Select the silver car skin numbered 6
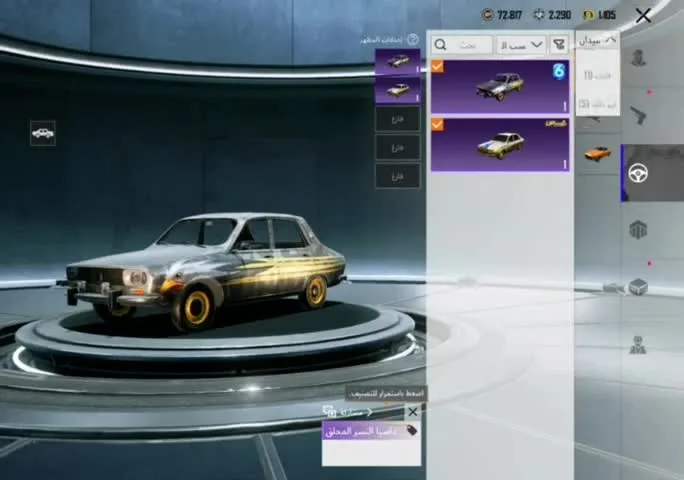The height and width of the screenshot is (480, 684). [x=500, y=86]
